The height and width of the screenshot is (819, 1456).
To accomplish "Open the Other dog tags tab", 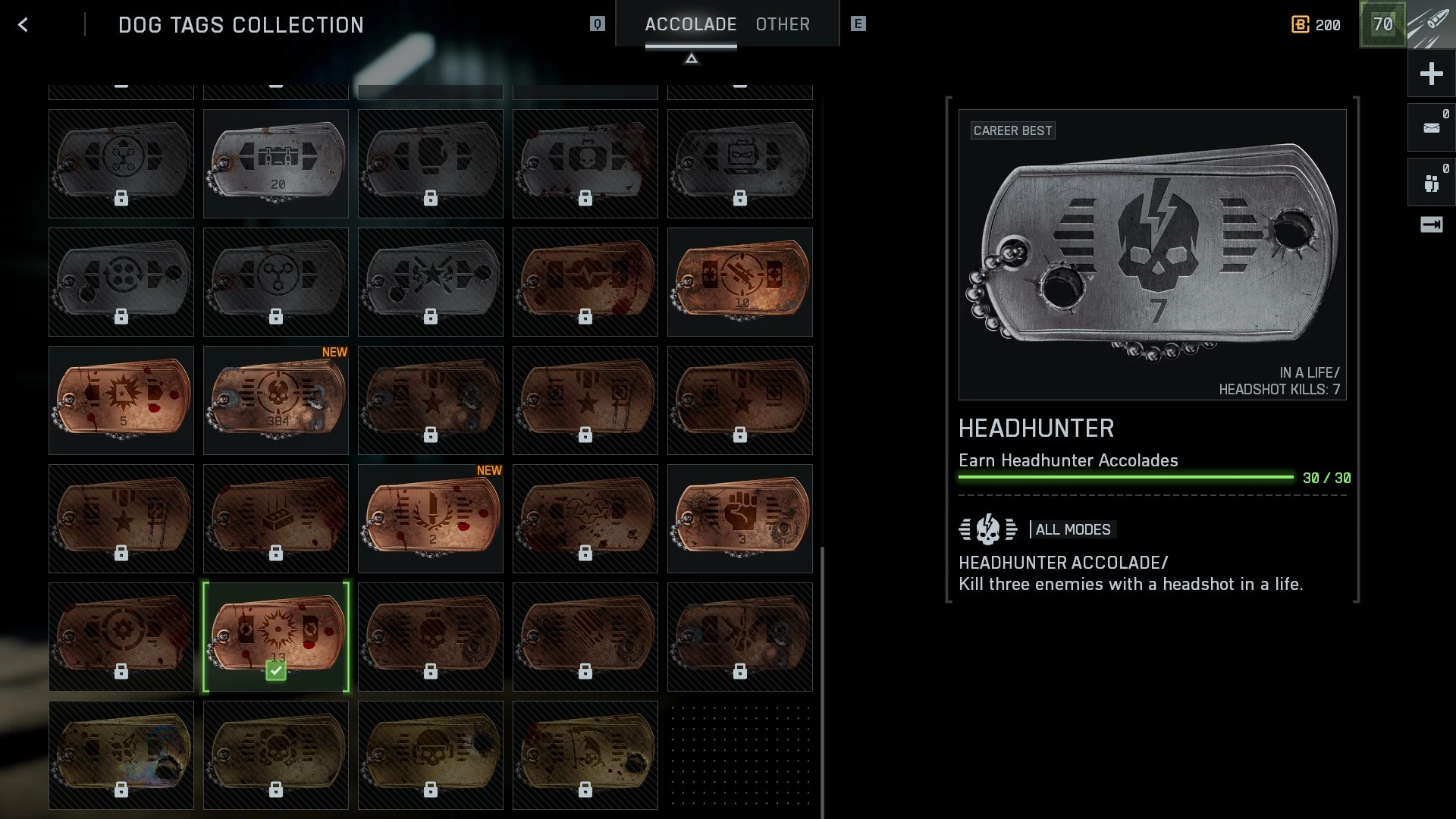I will 783,24.
